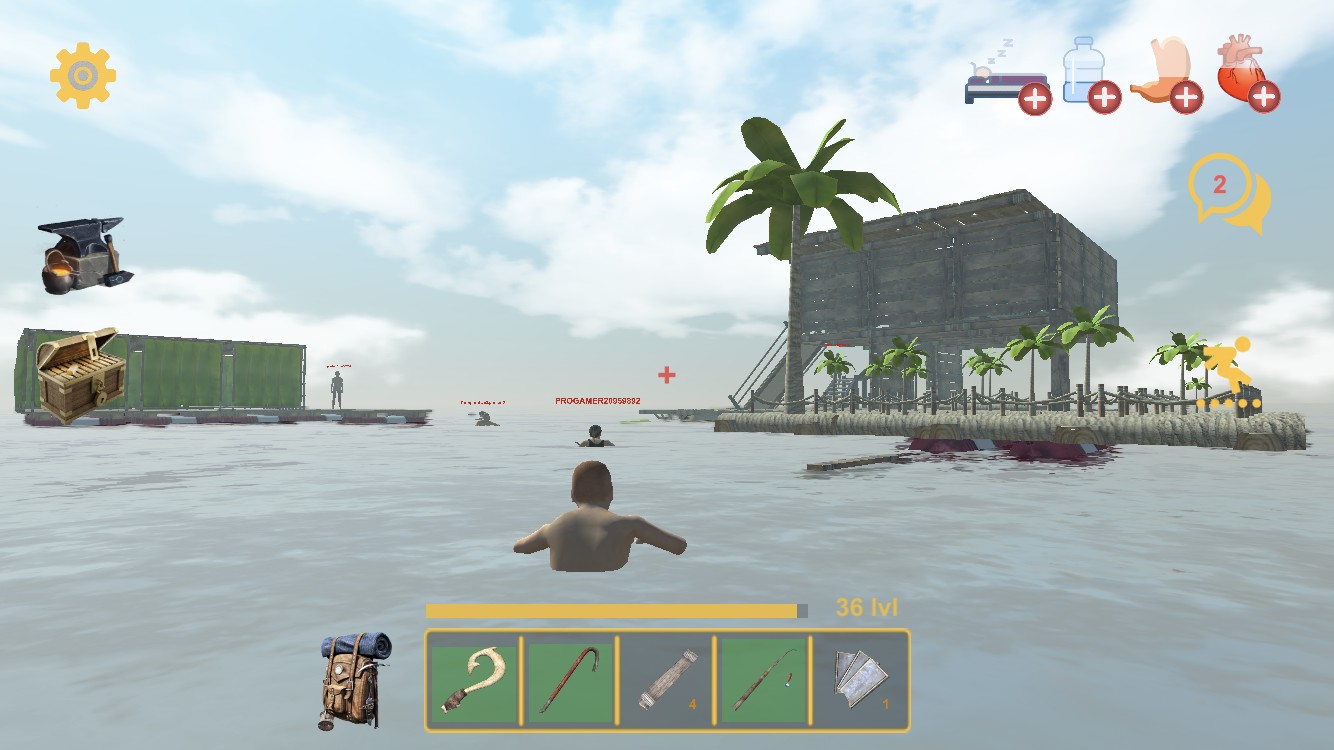Open the chat with 2 unread messages

[1227, 193]
